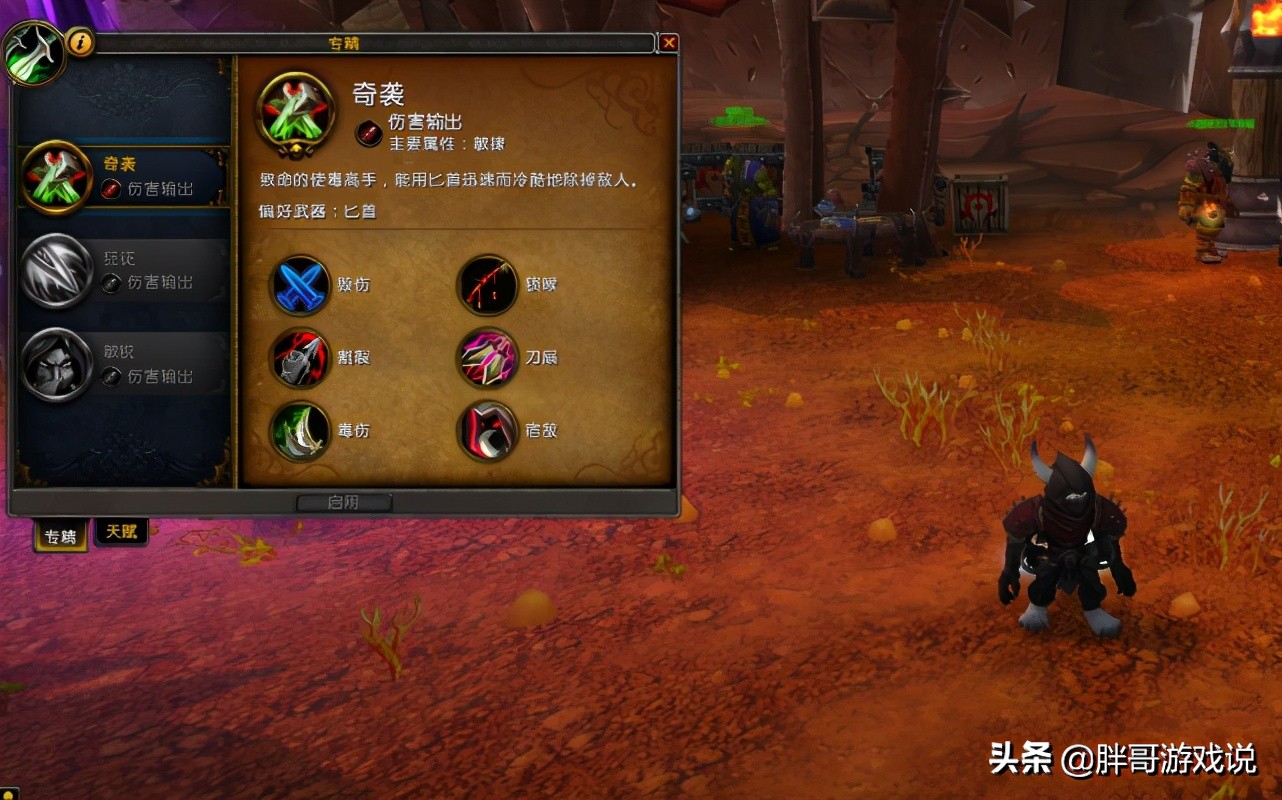Click the green Poison Wounds (毒伤) icon
The image size is (1282, 800).
tap(299, 431)
